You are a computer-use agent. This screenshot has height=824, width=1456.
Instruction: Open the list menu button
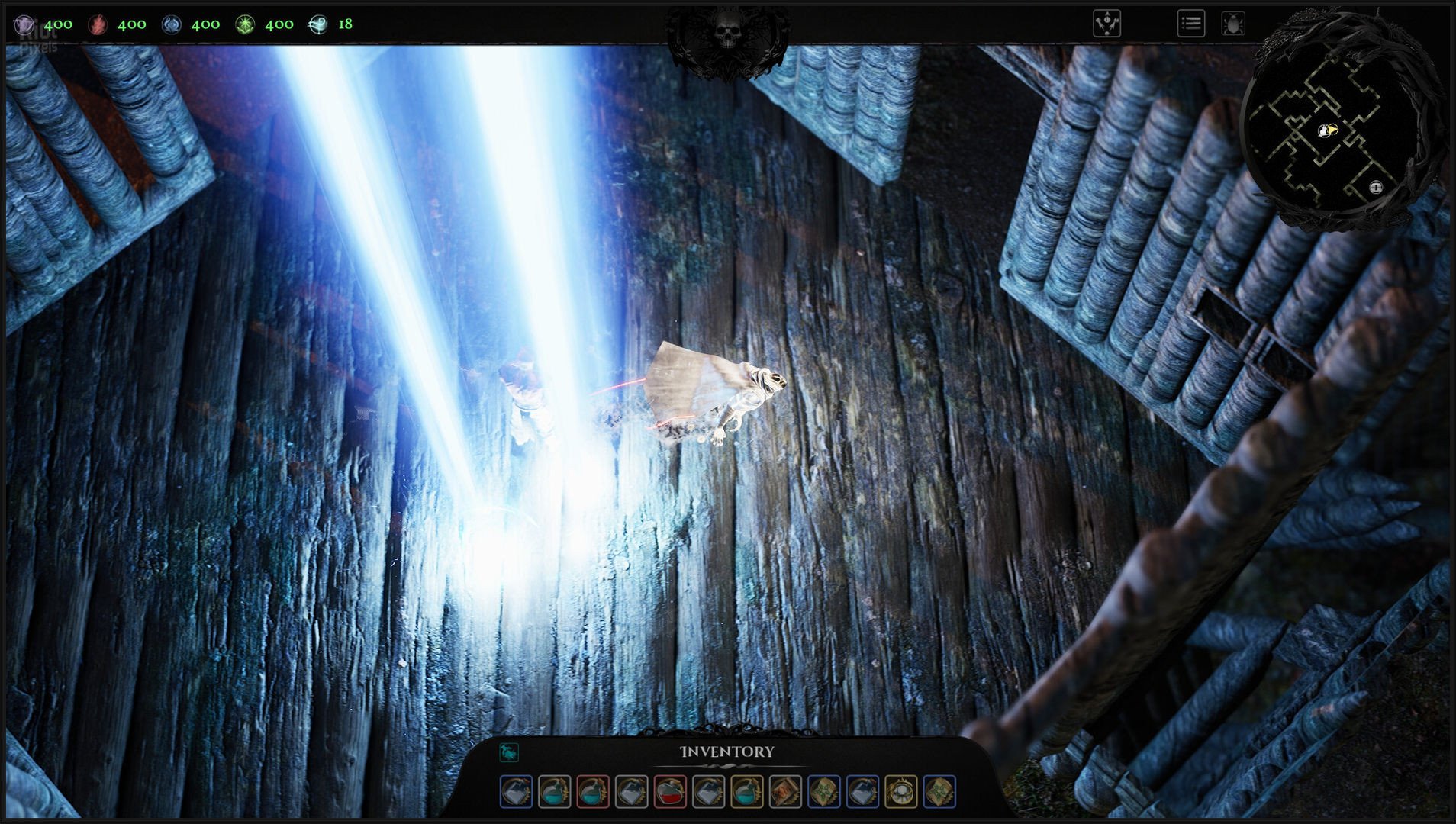[x=1190, y=24]
